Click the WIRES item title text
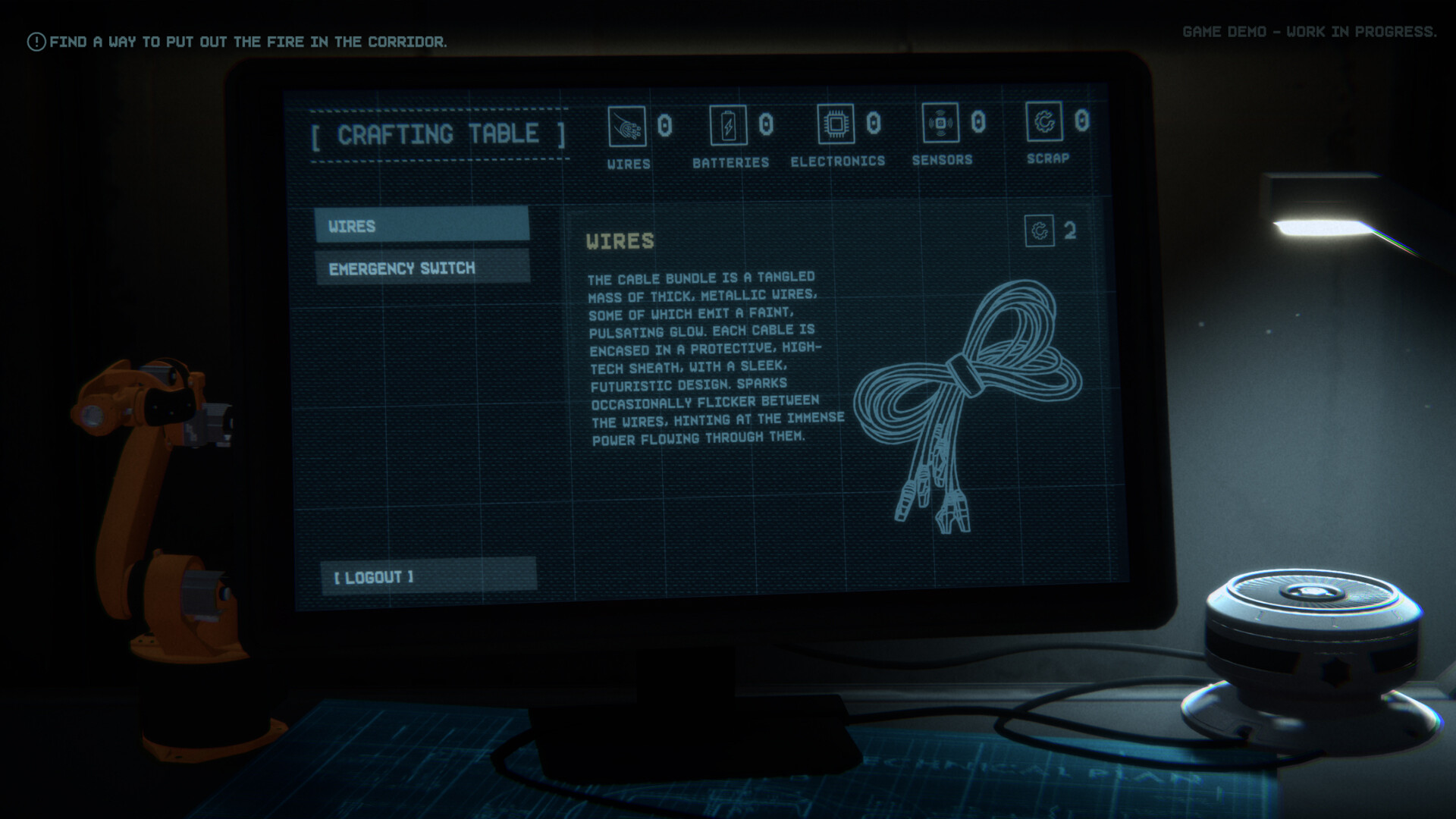1456x819 pixels. tap(619, 240)
